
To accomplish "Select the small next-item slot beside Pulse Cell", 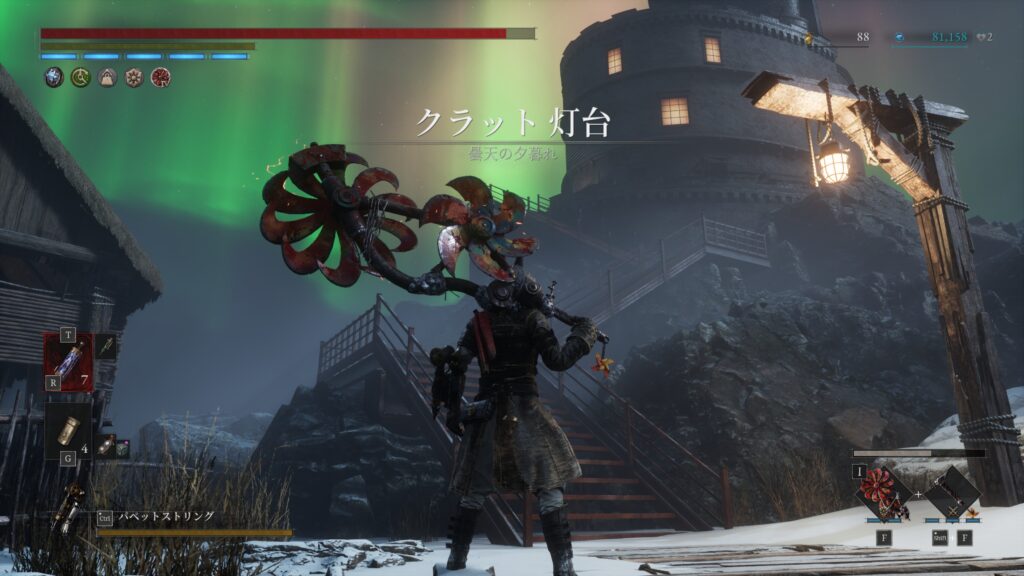I will click(x=106, y=346).
